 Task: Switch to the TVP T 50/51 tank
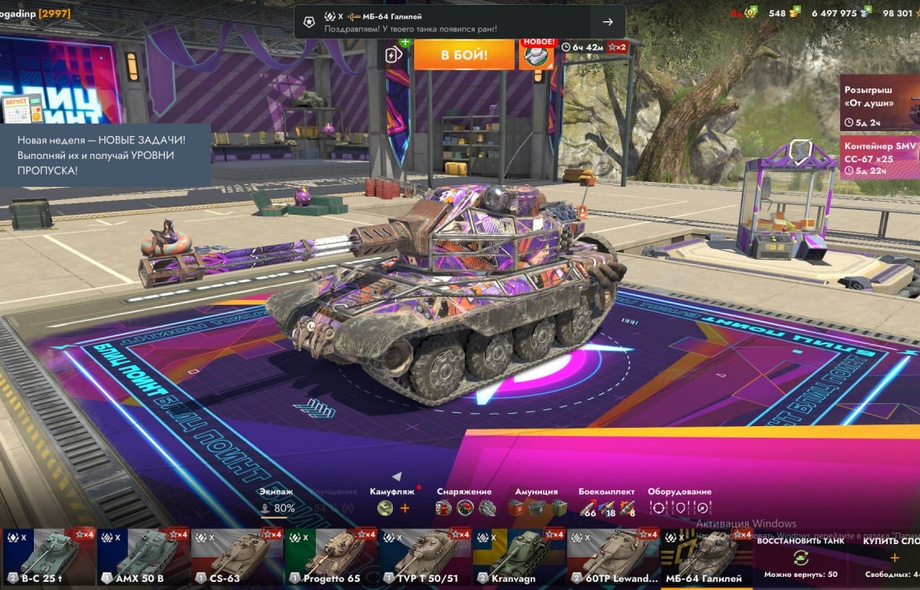[424, 556]
